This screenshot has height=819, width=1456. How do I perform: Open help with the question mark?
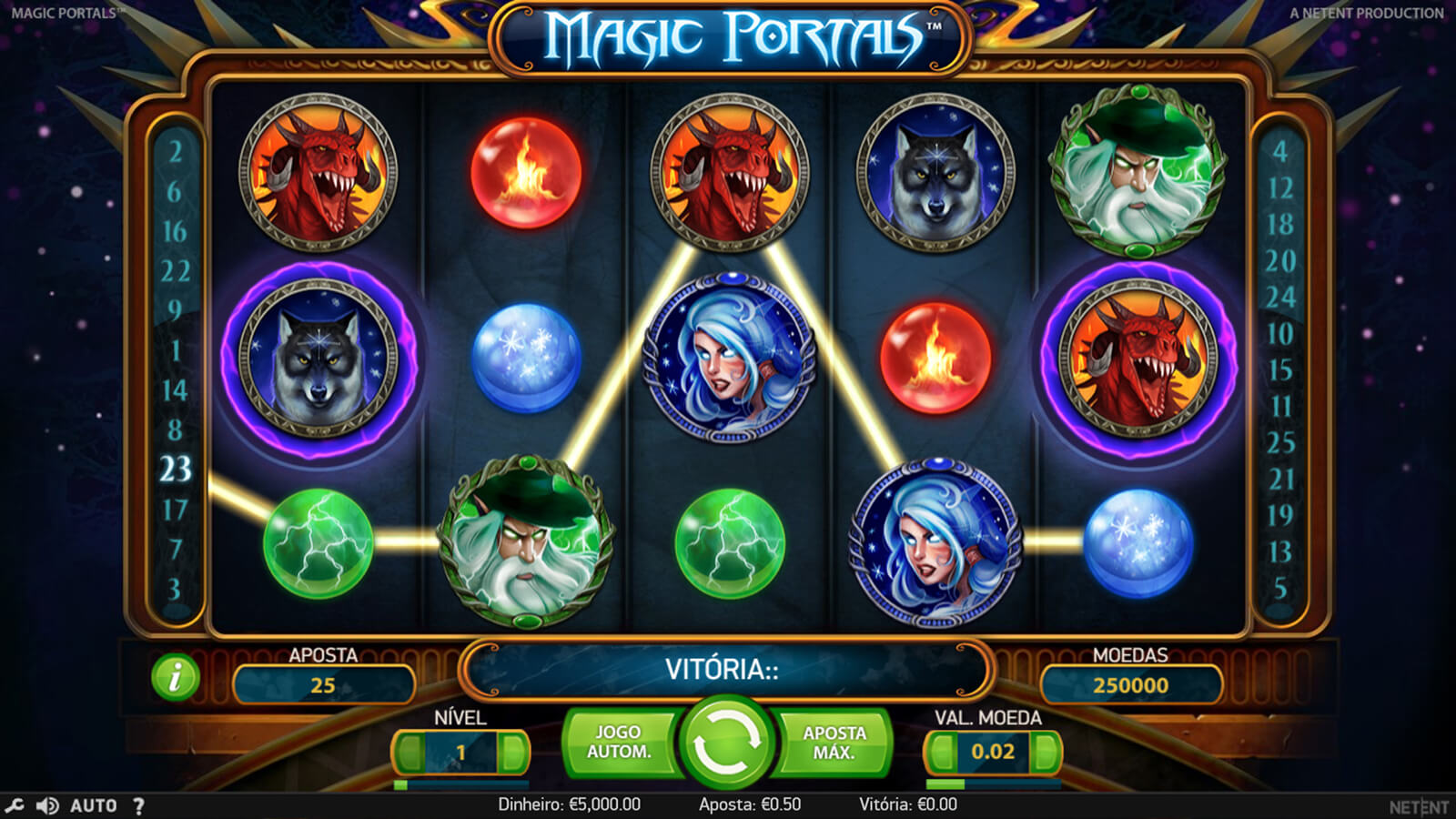(138, 805)
